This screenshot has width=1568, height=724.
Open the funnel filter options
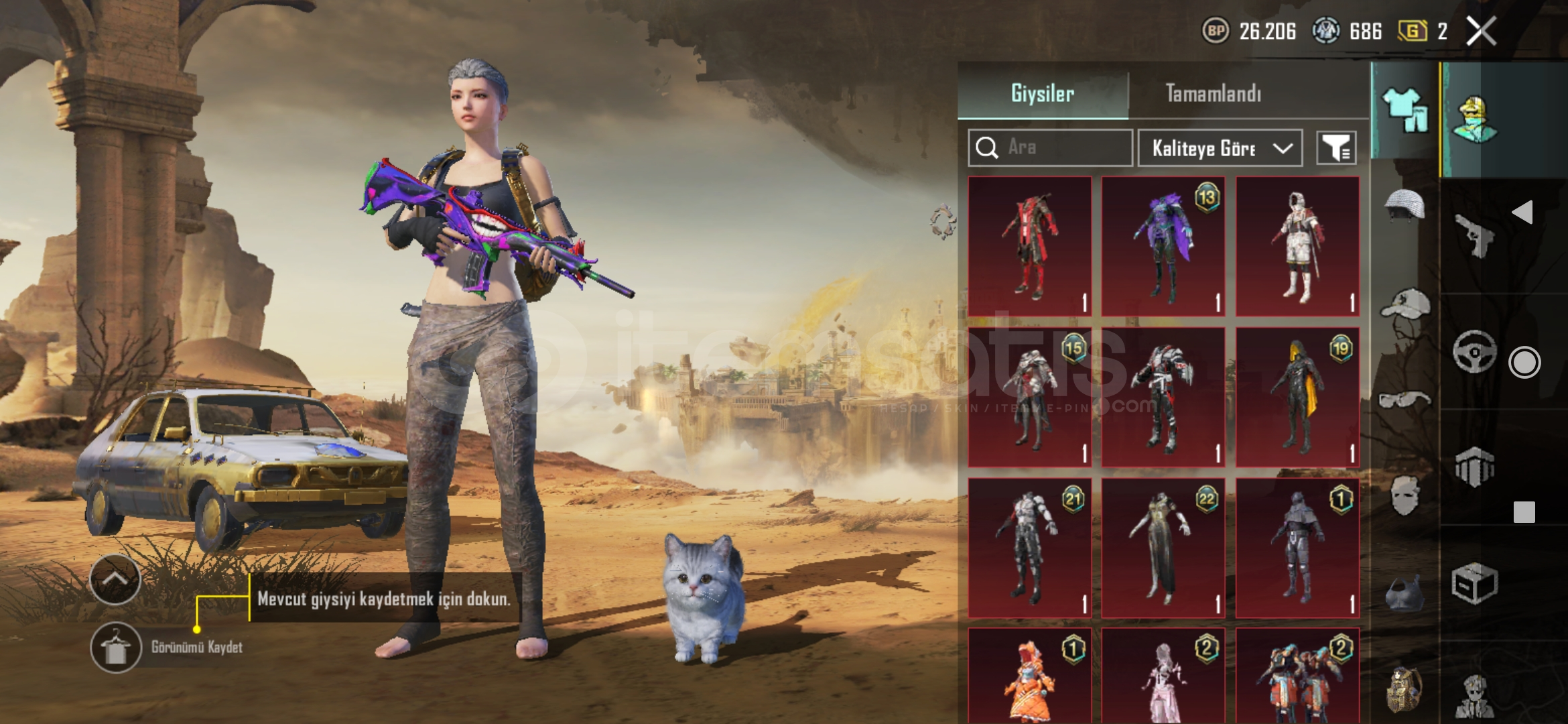coord(1336,148)
